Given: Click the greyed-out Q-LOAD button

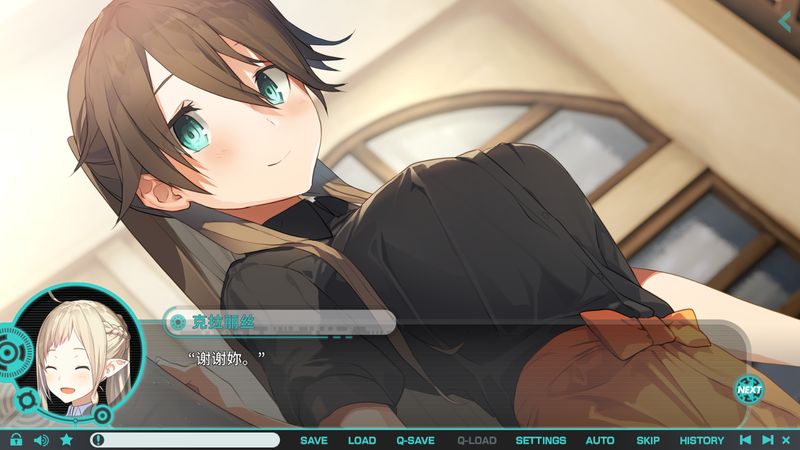Looking at the screenshot, I should click(x=475, y=440).
